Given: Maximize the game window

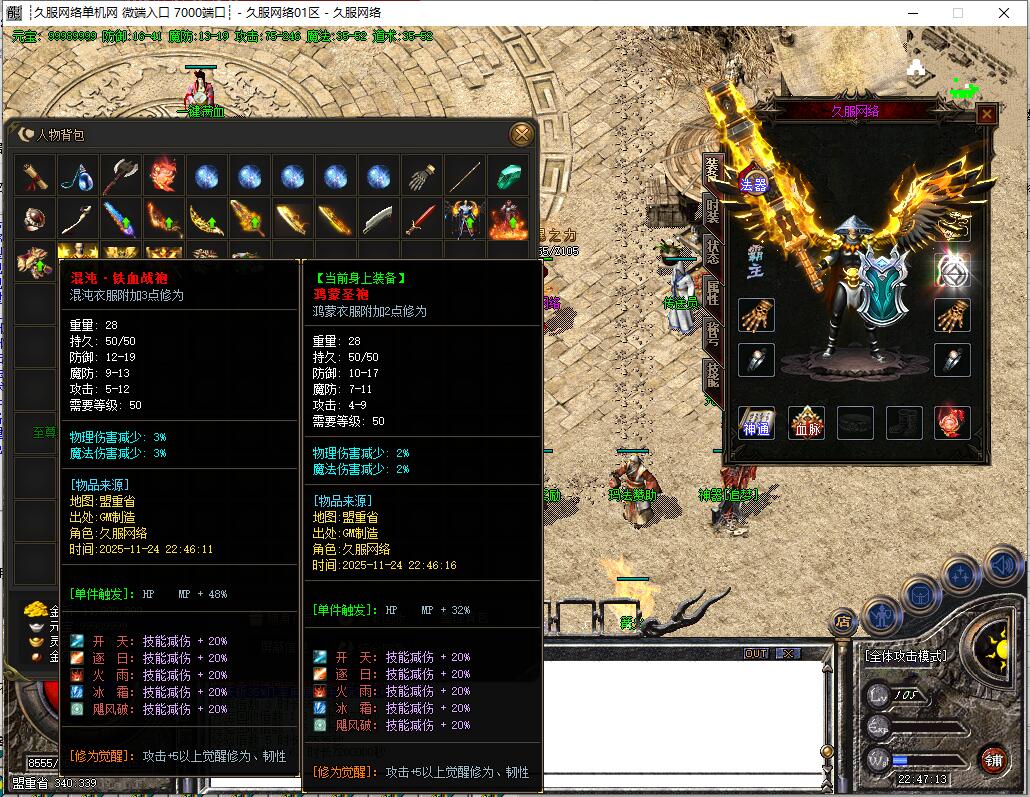Looking at the screenshot, I should pos(957,13).
